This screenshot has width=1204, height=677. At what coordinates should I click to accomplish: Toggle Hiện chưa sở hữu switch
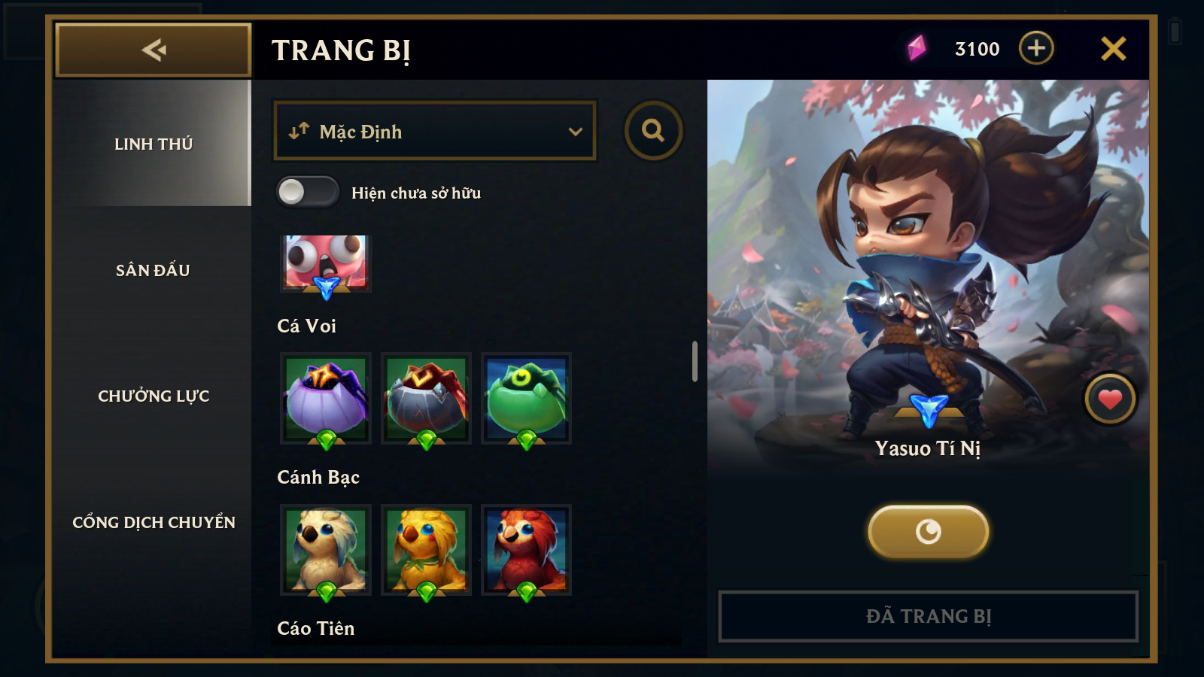coord(308,192)
